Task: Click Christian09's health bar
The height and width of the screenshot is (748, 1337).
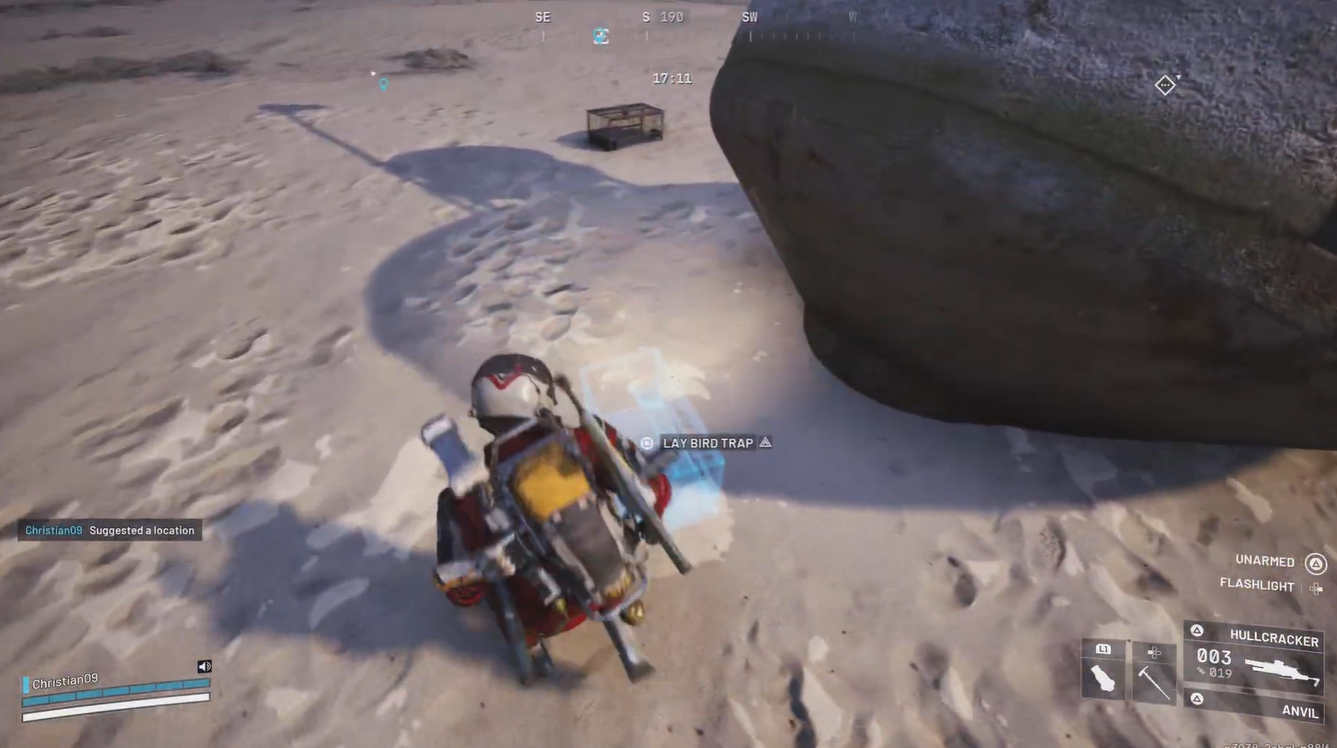Action: [x=115, y=695]
